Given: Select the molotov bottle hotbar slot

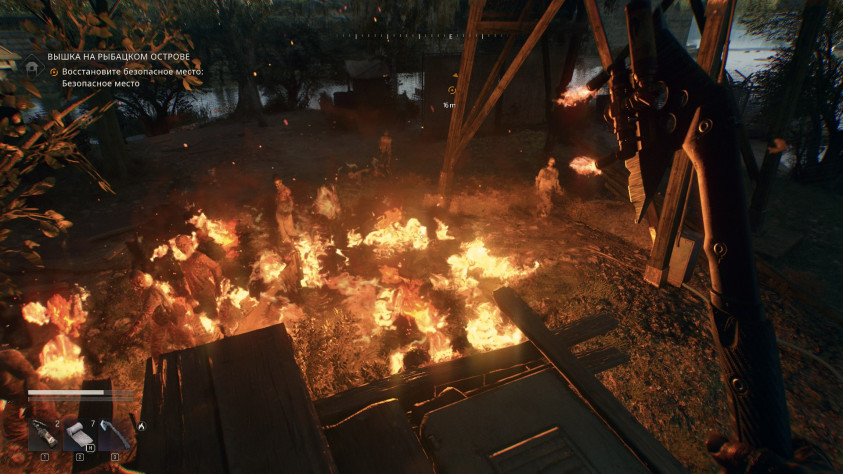Looking at the screenshot, I should [44, 435].
